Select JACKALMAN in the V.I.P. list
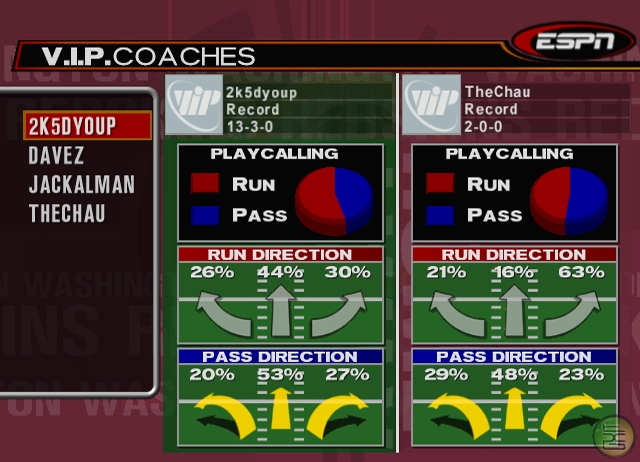Screen dimensions: 640x462 [x=81, y=185]
